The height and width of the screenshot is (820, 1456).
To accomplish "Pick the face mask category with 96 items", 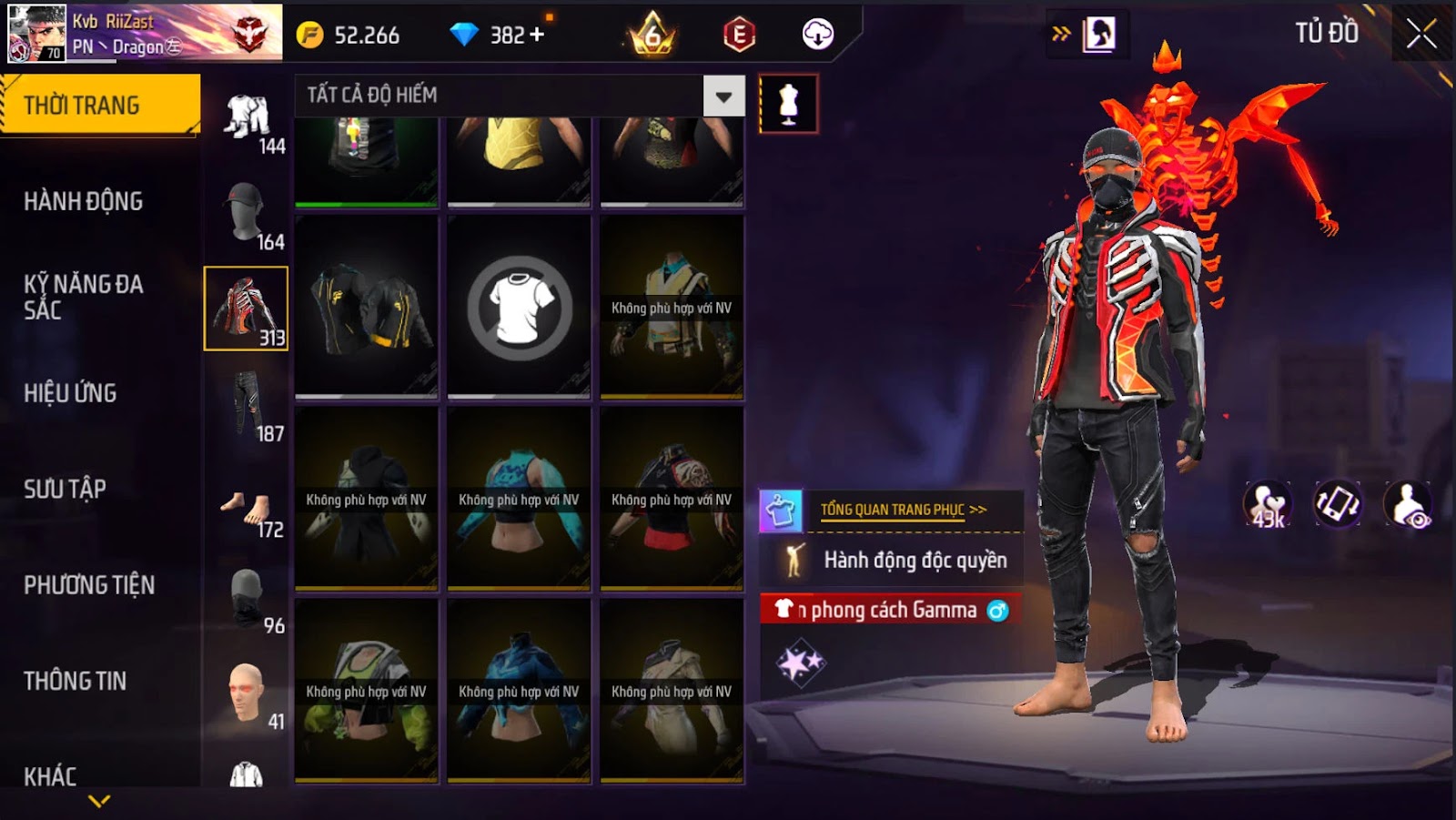I will coord(247,598).
